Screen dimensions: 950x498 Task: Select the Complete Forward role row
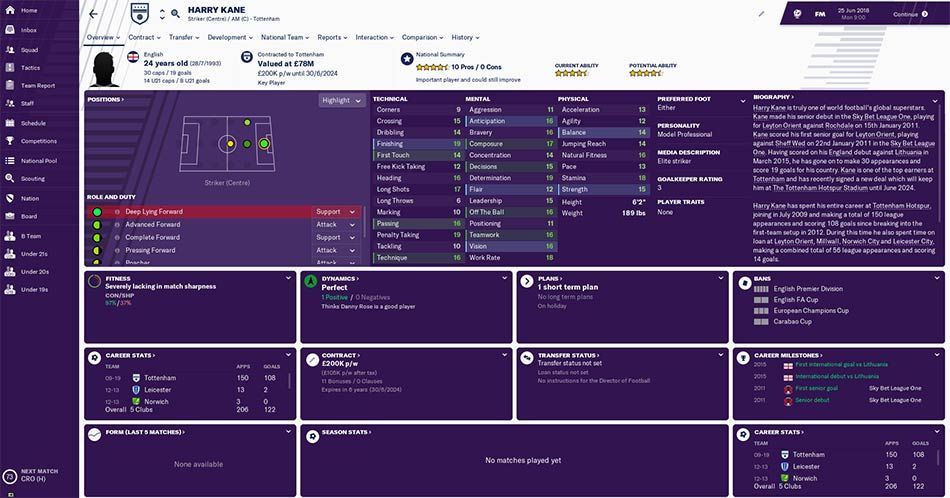[200, 238]
